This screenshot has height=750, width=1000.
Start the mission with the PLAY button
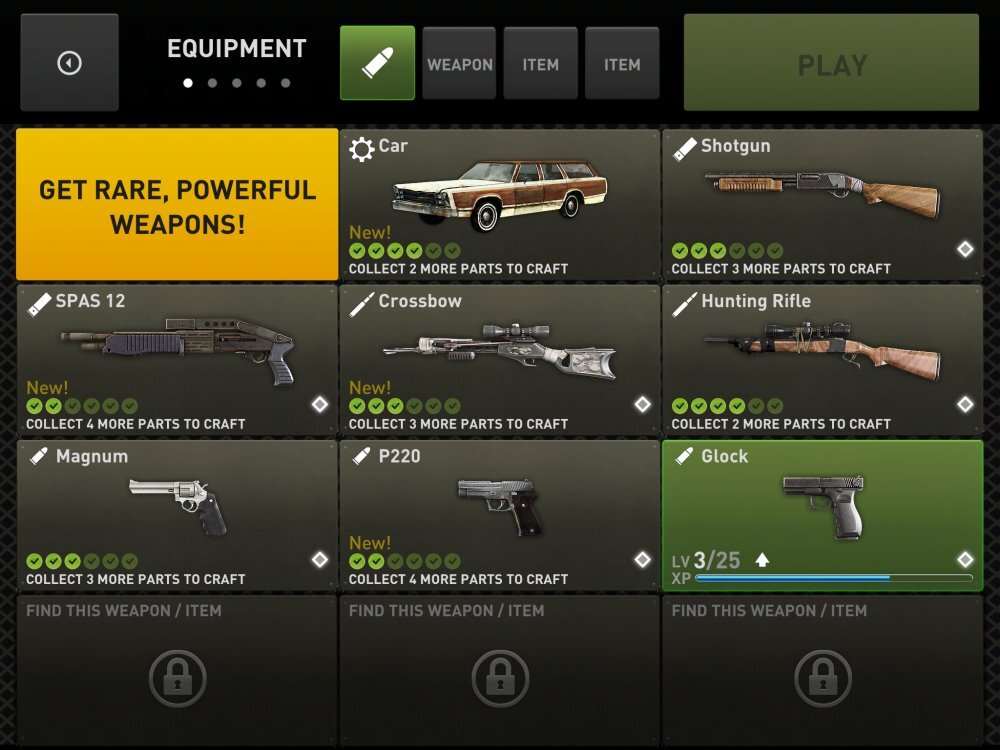[x=831, y=63]
